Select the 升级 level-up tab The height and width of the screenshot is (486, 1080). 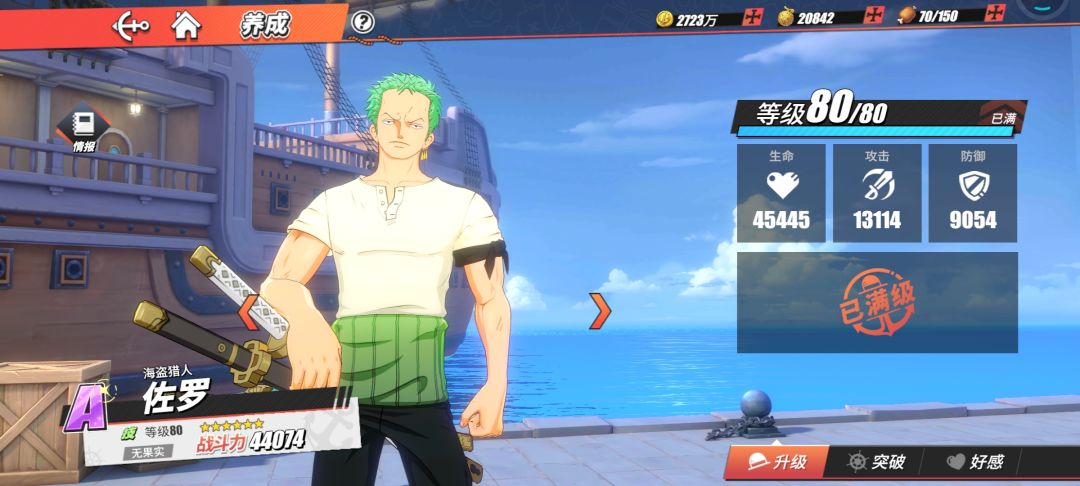[x=778, y=462]
